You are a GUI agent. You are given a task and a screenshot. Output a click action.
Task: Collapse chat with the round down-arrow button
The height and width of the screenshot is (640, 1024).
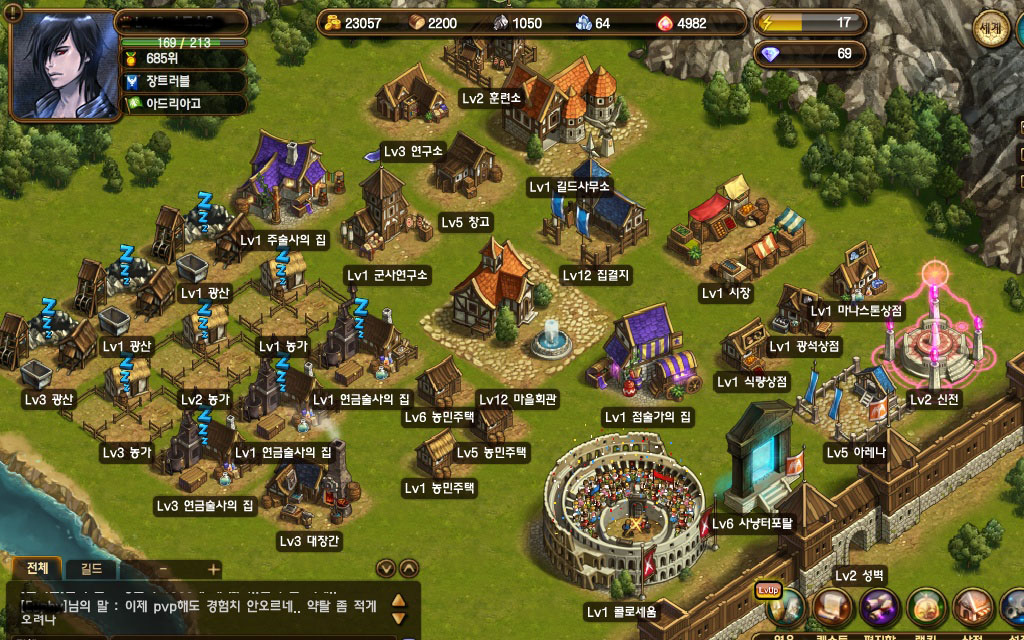click(x=385, y=568)
